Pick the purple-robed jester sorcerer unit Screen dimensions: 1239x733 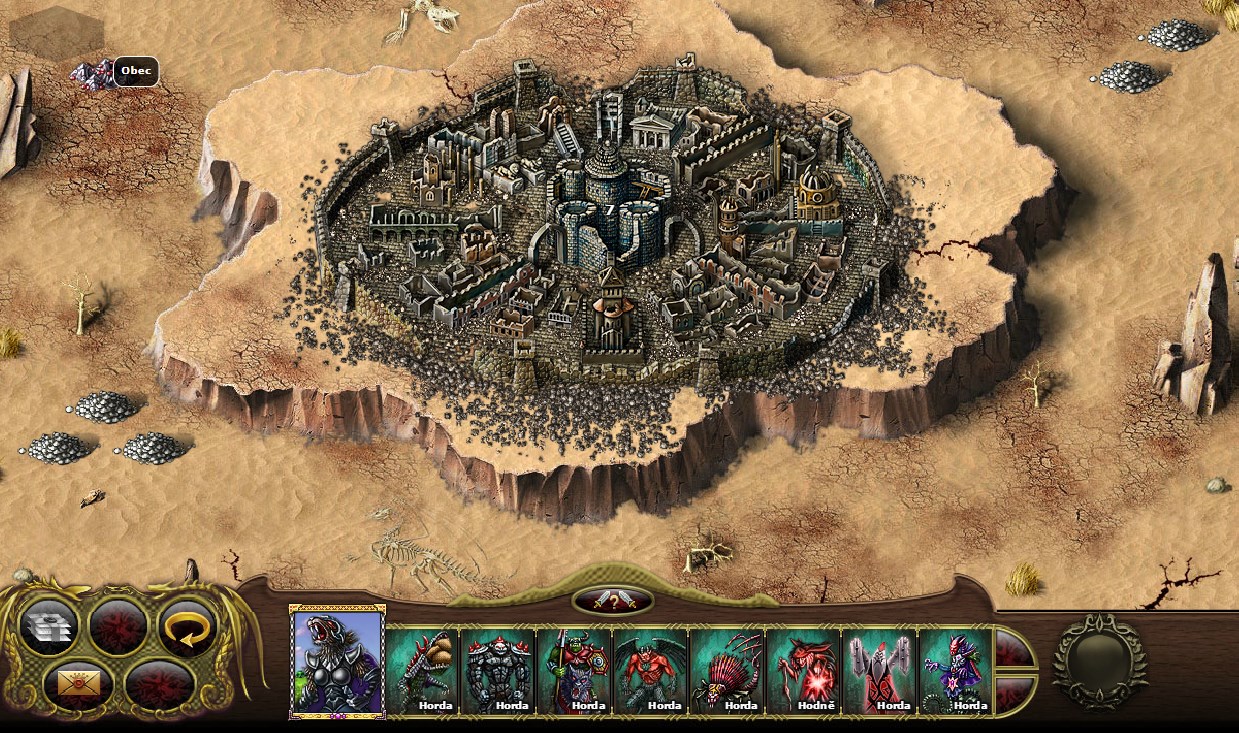pyautogui.click(x=956, y=670)
